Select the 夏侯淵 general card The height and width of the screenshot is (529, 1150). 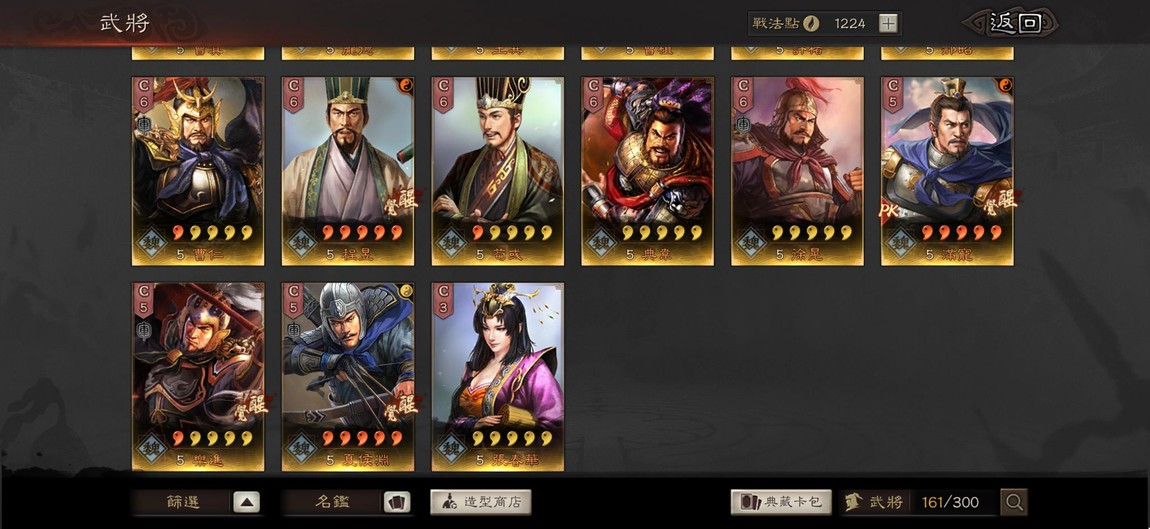(x=348, y=376)
